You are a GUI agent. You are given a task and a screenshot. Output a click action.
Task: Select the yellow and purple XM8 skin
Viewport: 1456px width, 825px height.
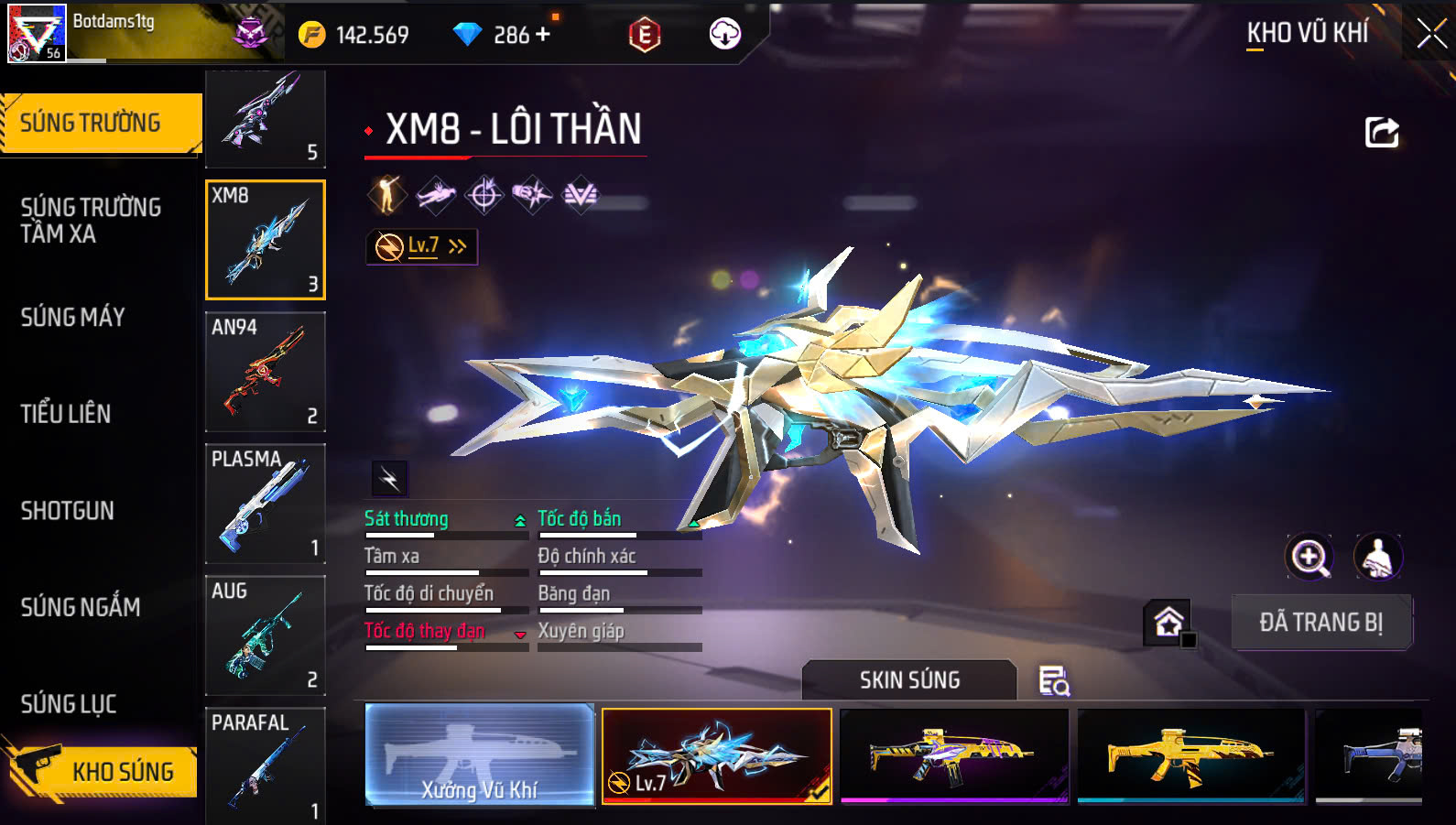point(954,754)
